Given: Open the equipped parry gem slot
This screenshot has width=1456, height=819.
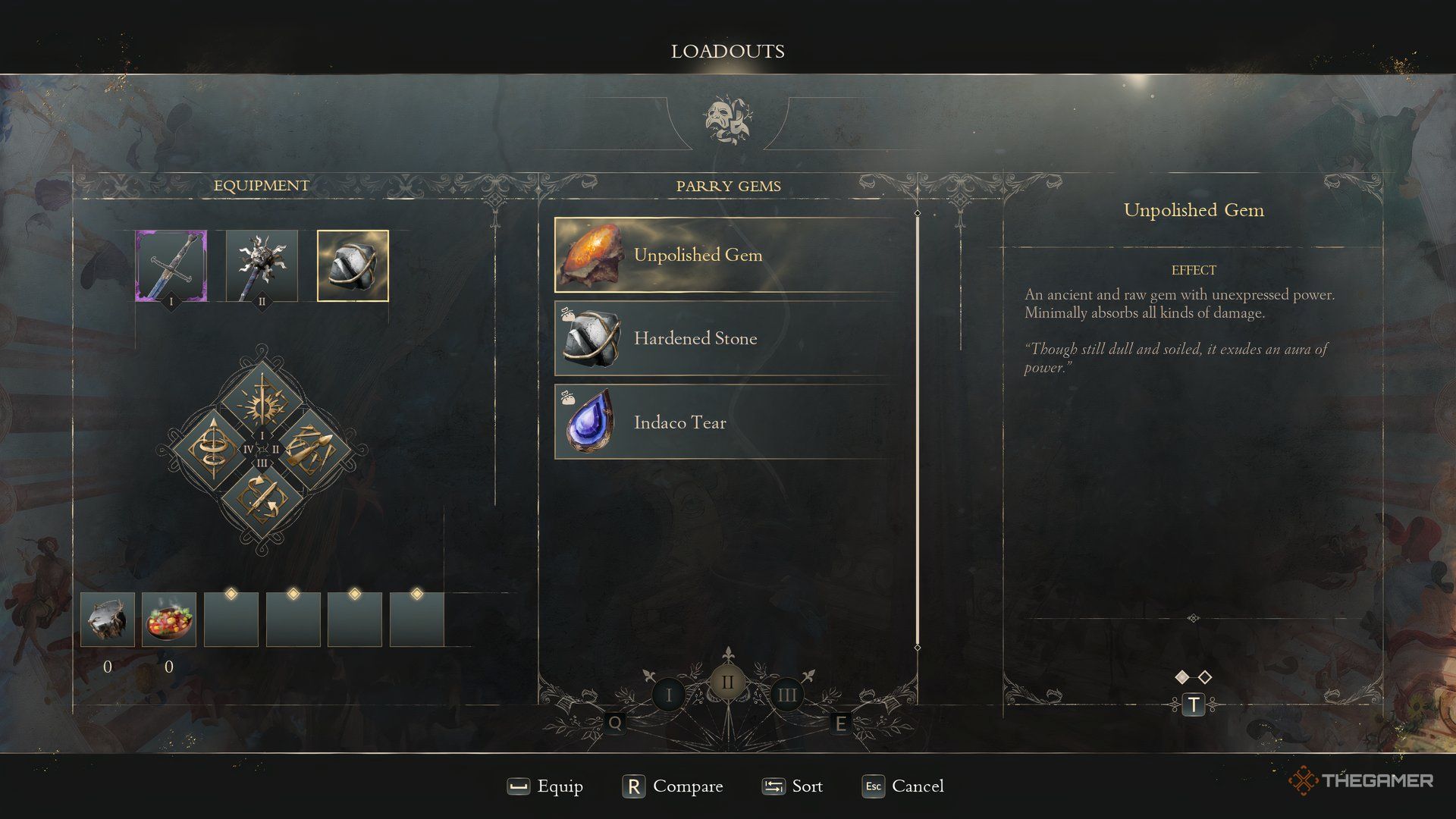Looking at the screenshot, I should point(353,266).
